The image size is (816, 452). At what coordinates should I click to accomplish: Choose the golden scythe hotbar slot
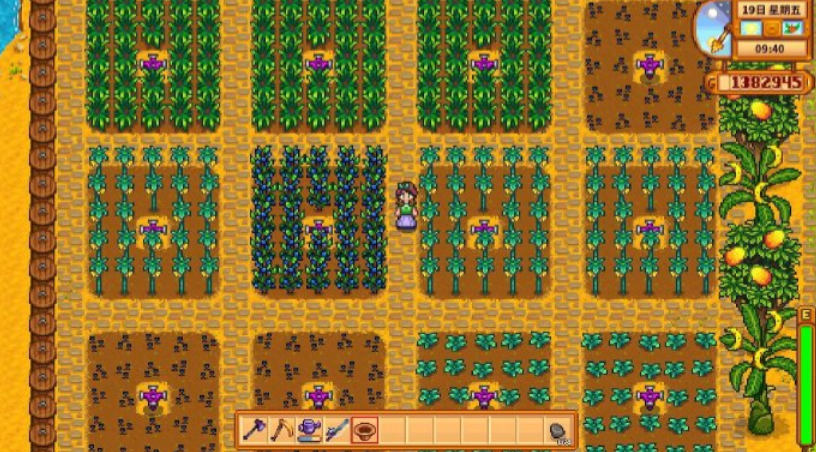pos(282,430)
